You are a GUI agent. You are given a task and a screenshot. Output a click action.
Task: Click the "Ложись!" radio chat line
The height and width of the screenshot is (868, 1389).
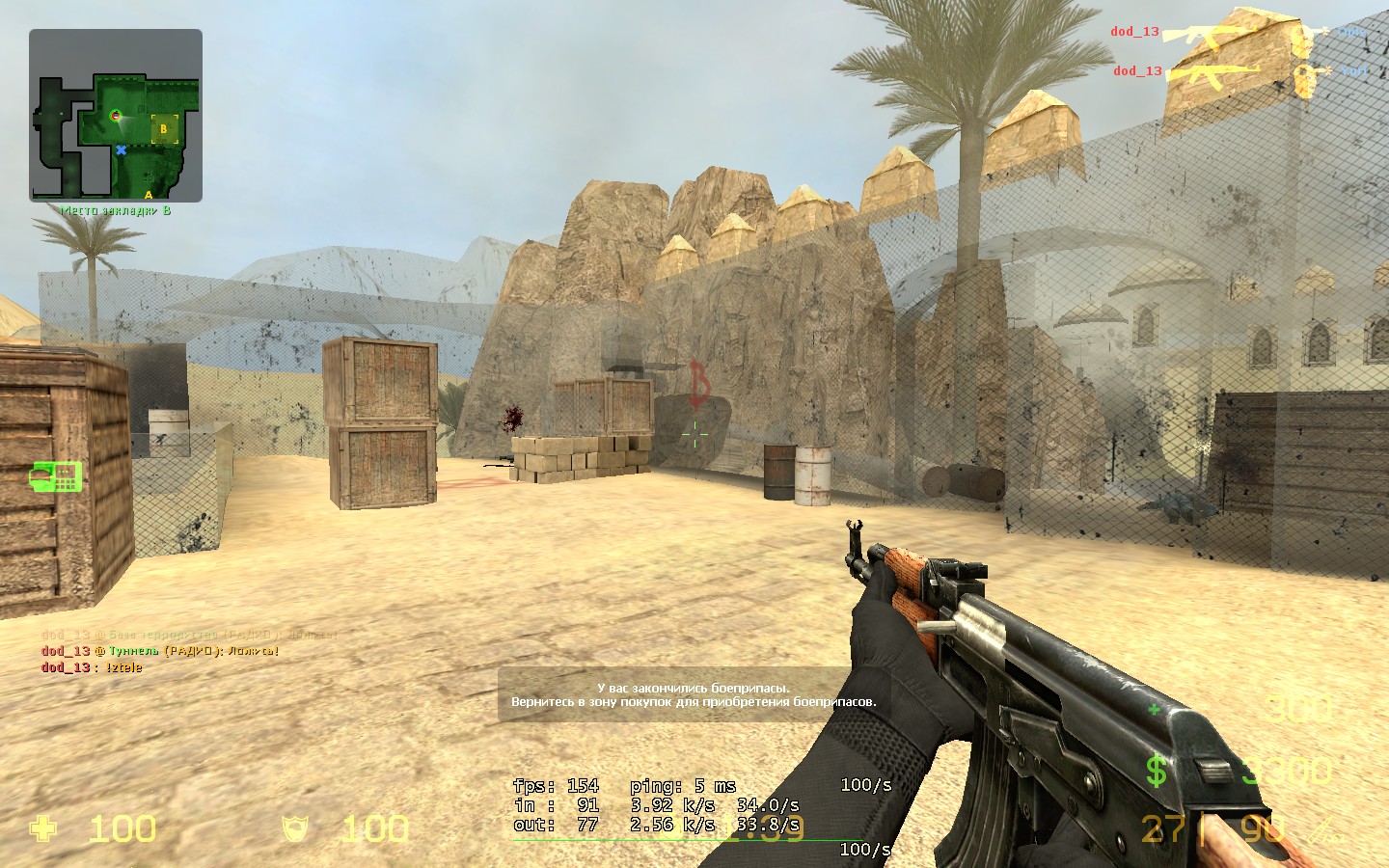(160, 651)
